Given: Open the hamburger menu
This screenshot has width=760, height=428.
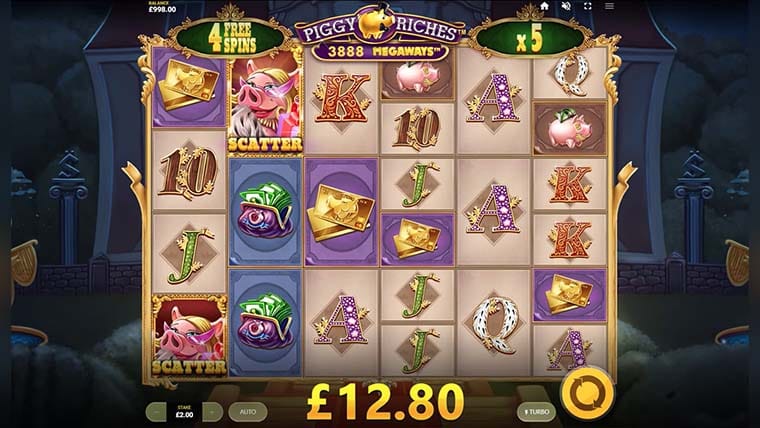Looking at the screenshot, I should tap(609, 6).
